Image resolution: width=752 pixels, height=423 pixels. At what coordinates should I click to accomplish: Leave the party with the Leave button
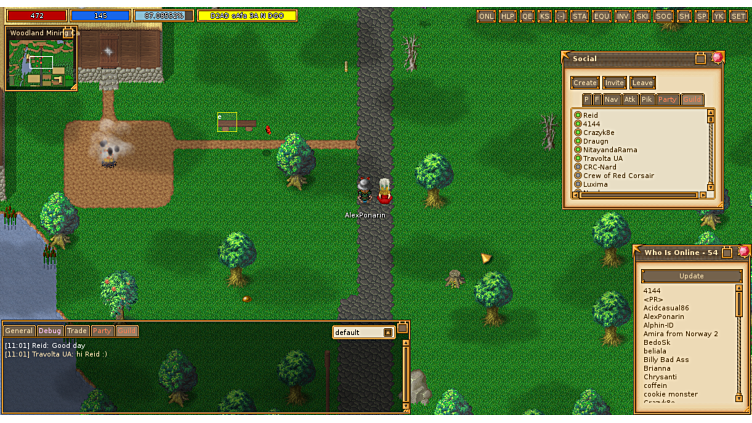click(642, 83)
